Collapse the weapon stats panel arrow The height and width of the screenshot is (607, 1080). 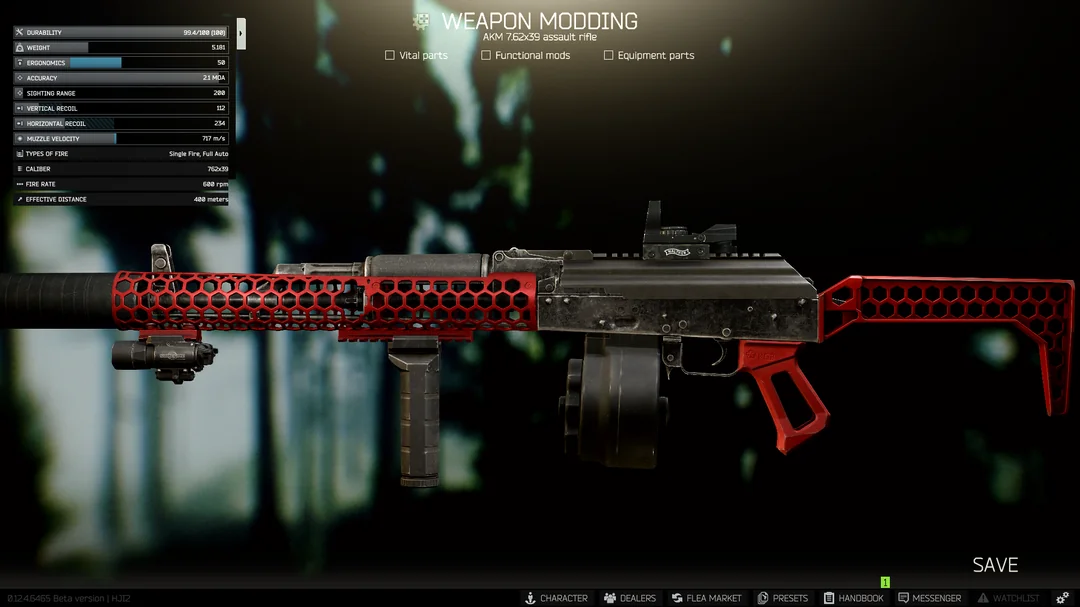point(241,33)
